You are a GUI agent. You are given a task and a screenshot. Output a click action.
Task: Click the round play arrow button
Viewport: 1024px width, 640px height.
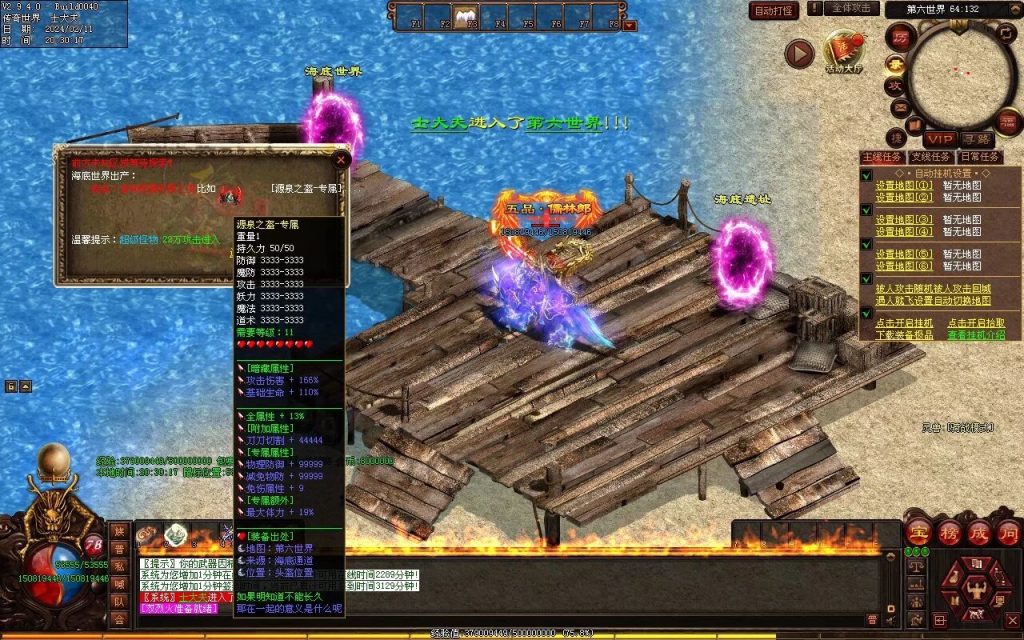tap(799, 53)
